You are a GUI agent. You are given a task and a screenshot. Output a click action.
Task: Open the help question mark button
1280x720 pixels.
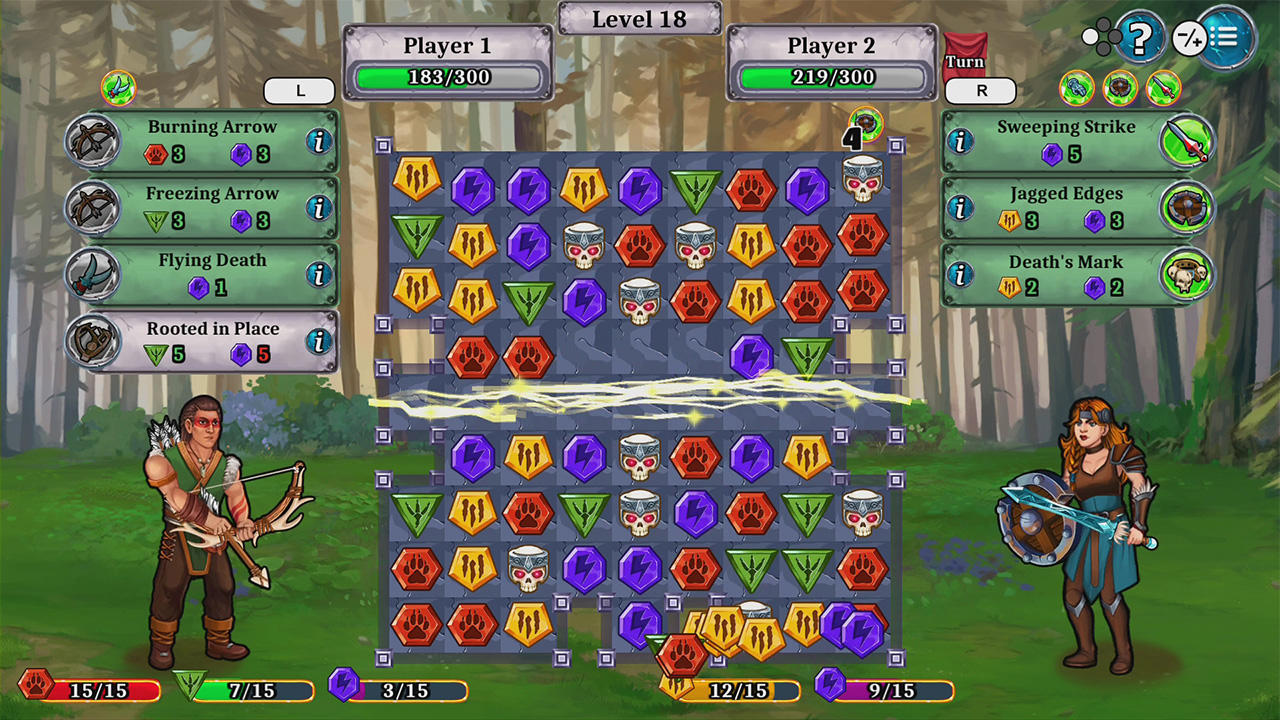point(1140,38)
